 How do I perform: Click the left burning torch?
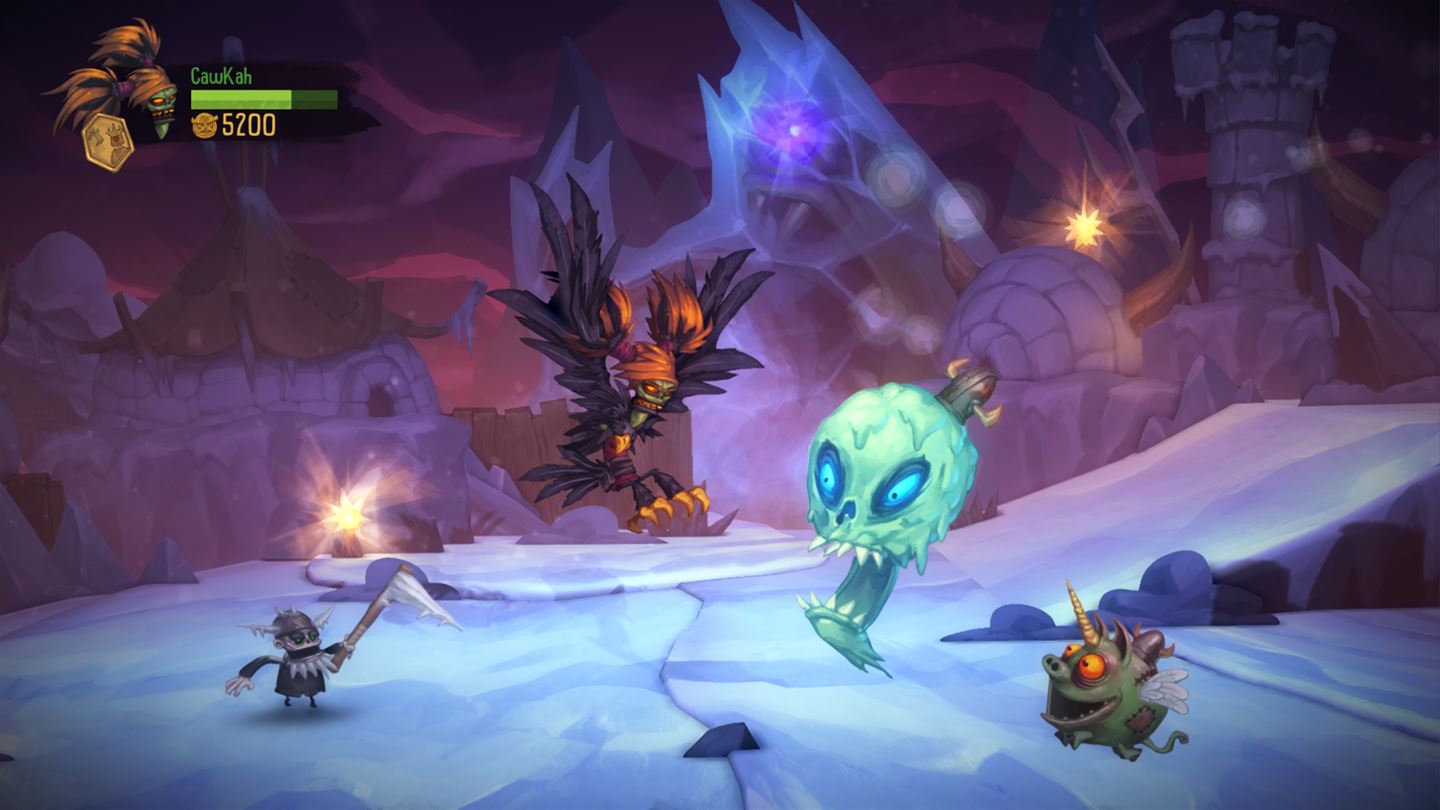pyautogui.click(x=345, y=516)
